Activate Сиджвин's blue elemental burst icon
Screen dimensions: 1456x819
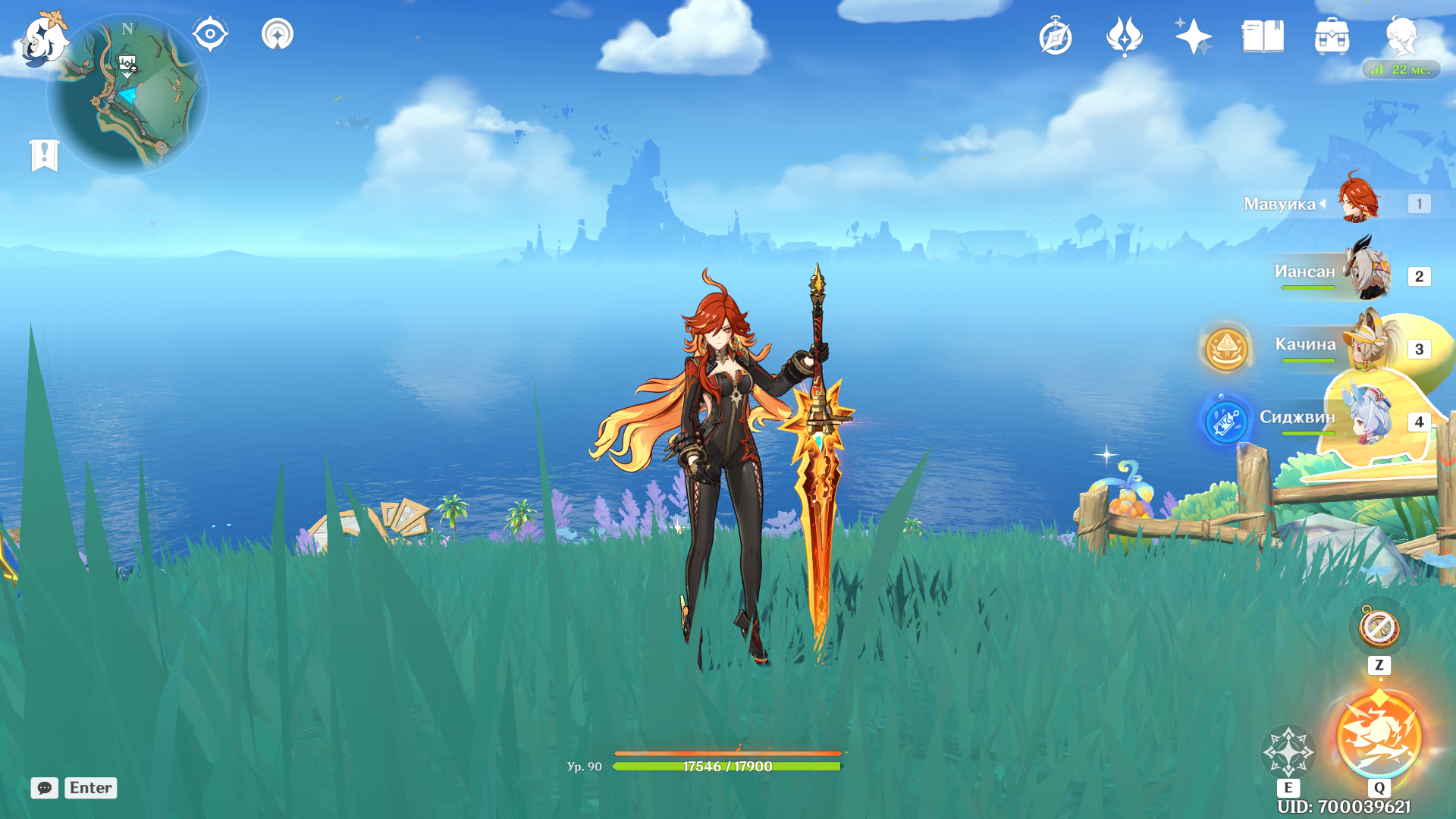click(1225, 421)
